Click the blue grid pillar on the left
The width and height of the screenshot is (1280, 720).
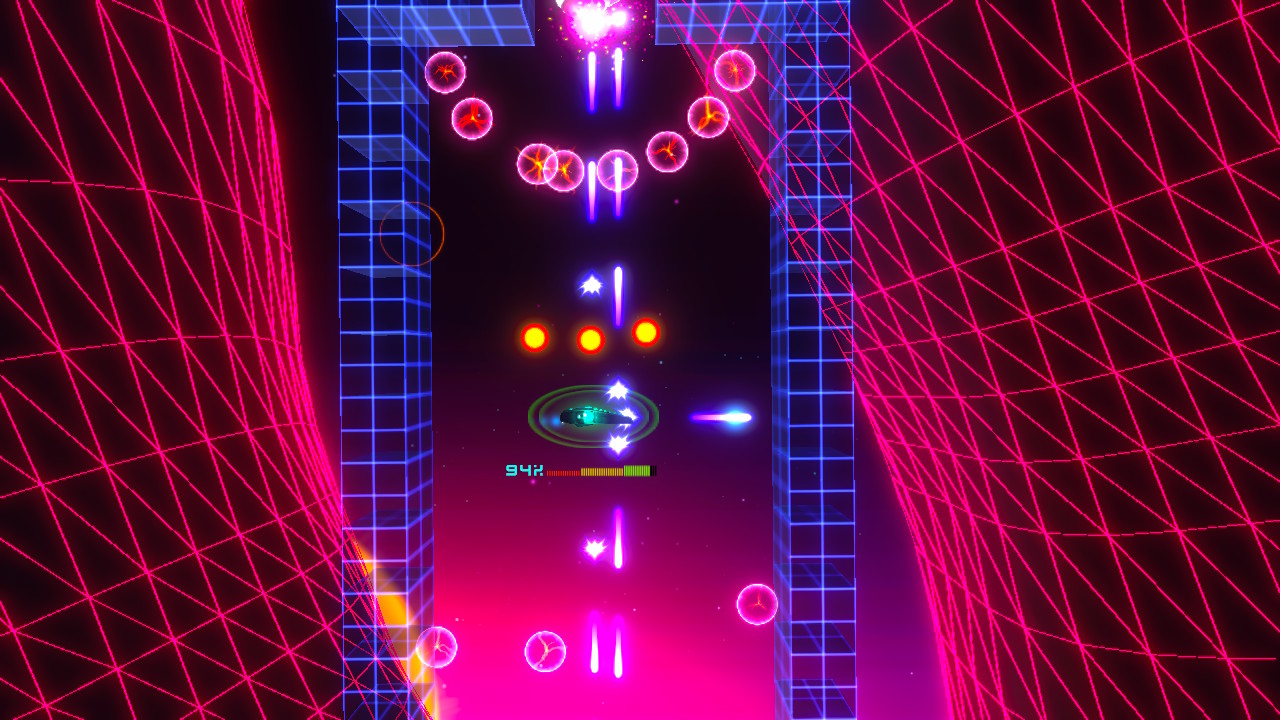385,350
